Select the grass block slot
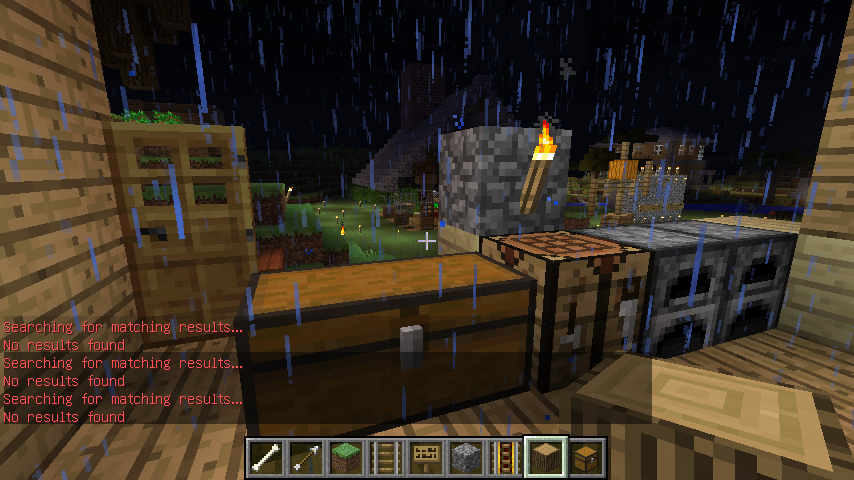 click(x=346, y=457)
